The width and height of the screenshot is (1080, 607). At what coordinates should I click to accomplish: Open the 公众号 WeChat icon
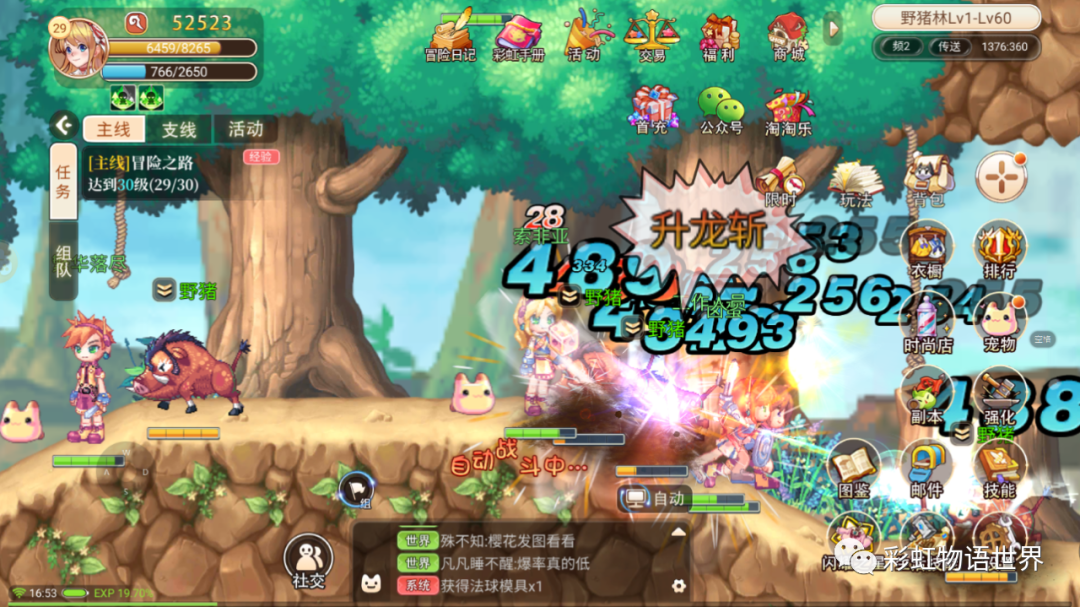tap(720, 109)
